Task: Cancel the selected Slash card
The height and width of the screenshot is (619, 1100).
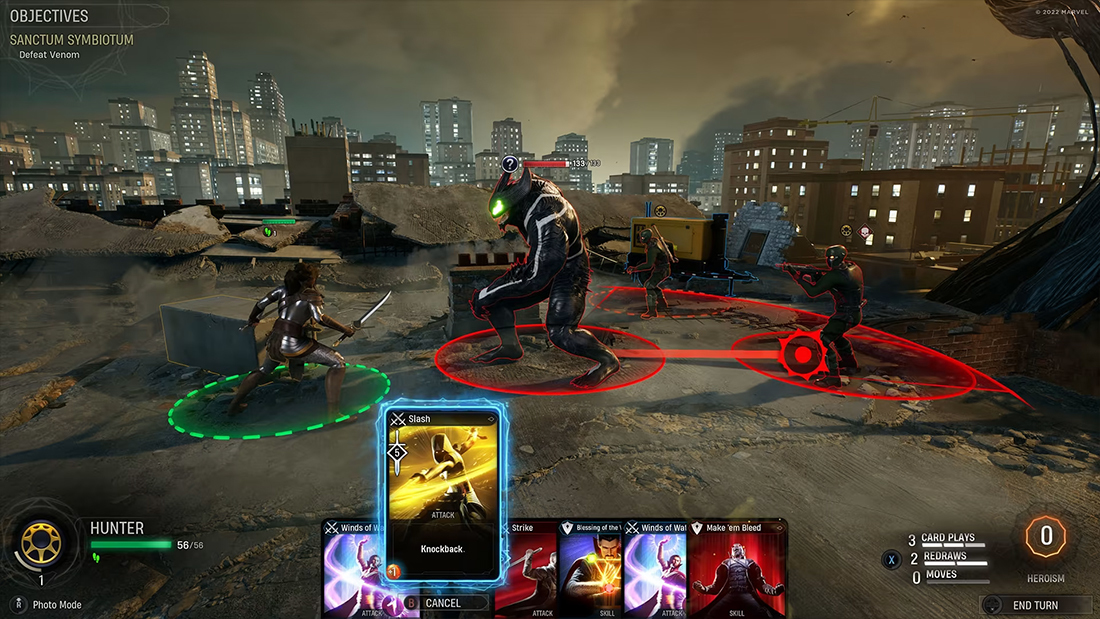Action: tap(442, 603)
